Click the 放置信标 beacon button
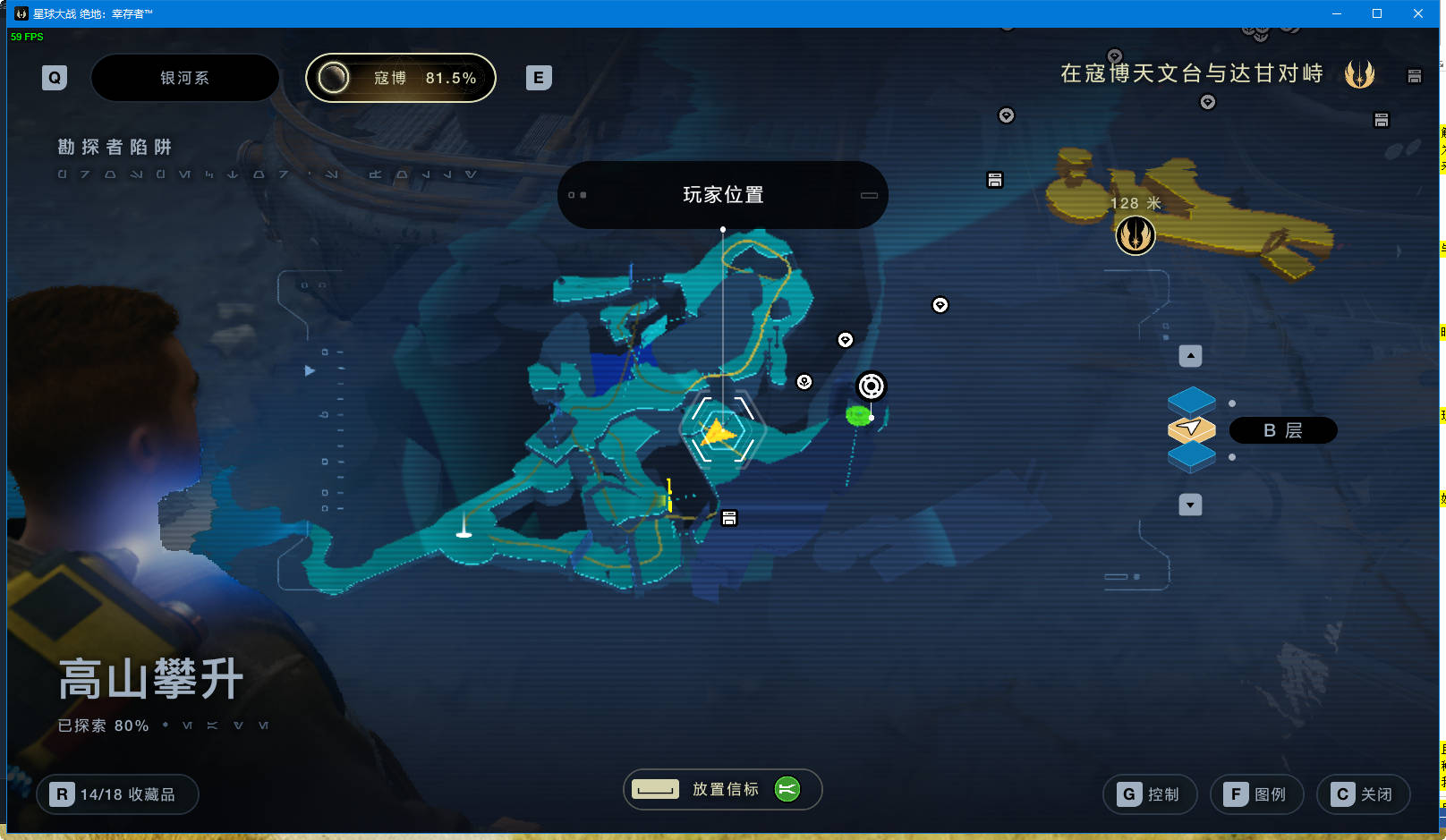Image resolution: width=1446 pixels, height=840 pixels. point(722,789)
